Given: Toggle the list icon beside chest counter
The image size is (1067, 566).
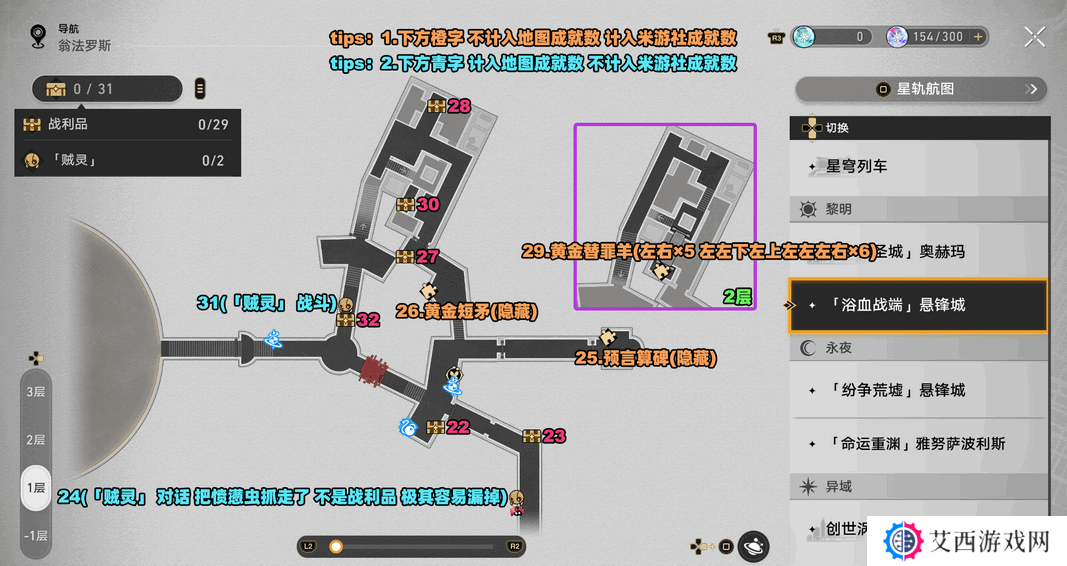Looking at the screenshot, I should pyautogui.click(x=200, y=89).
